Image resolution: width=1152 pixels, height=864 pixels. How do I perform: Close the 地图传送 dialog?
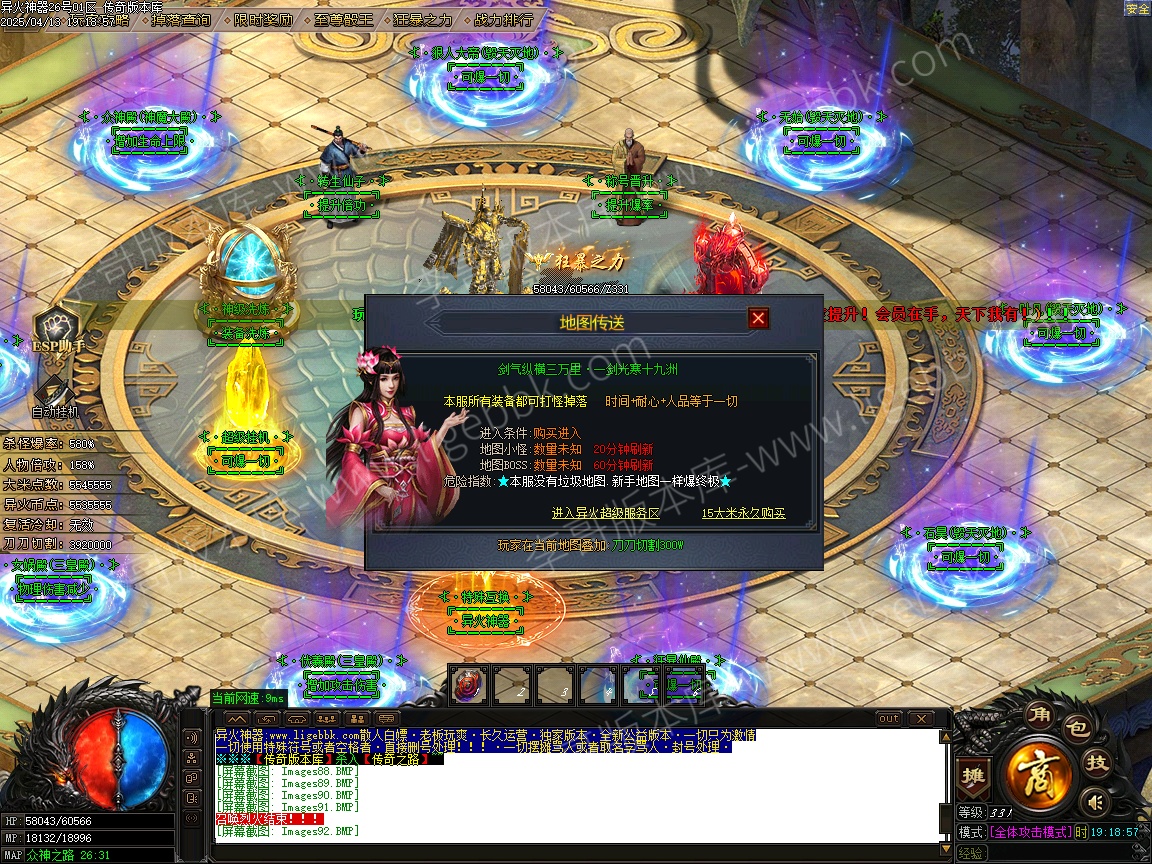coord(758,319)
